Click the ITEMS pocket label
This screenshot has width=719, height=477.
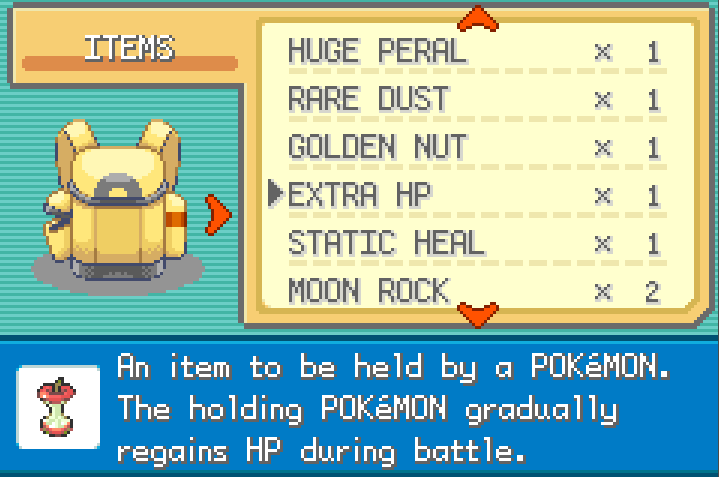click(129, 48)
